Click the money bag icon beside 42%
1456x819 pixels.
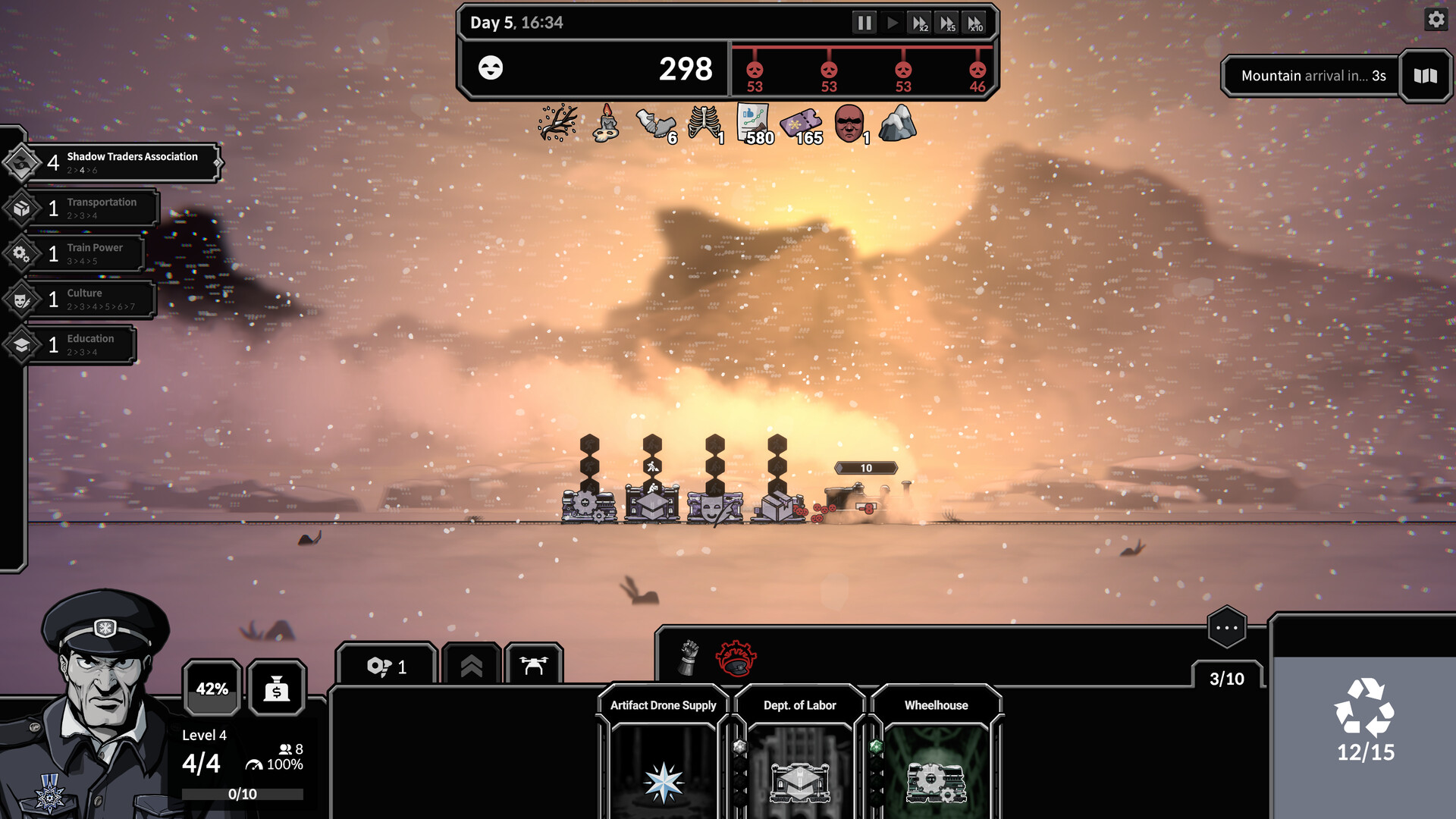[x=277, y=689]
